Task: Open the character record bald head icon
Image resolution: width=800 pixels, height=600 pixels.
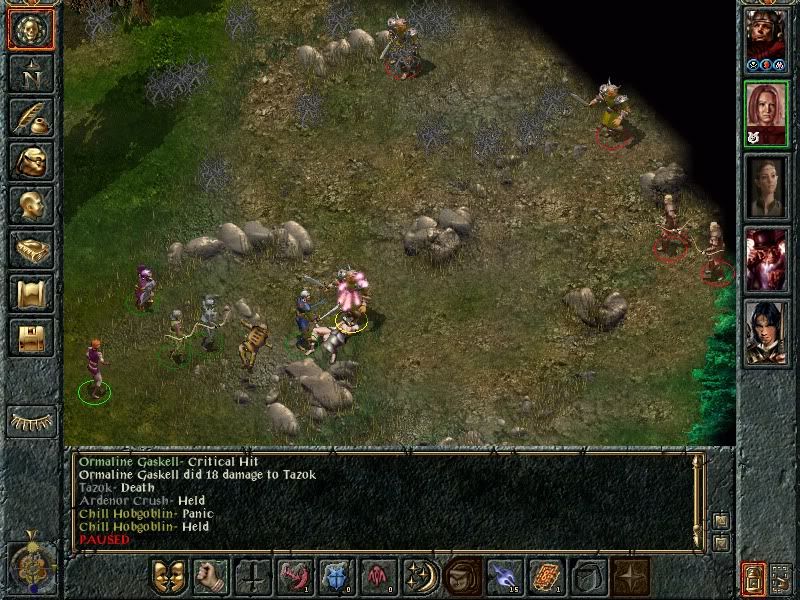Action: [x=30, y=205]
